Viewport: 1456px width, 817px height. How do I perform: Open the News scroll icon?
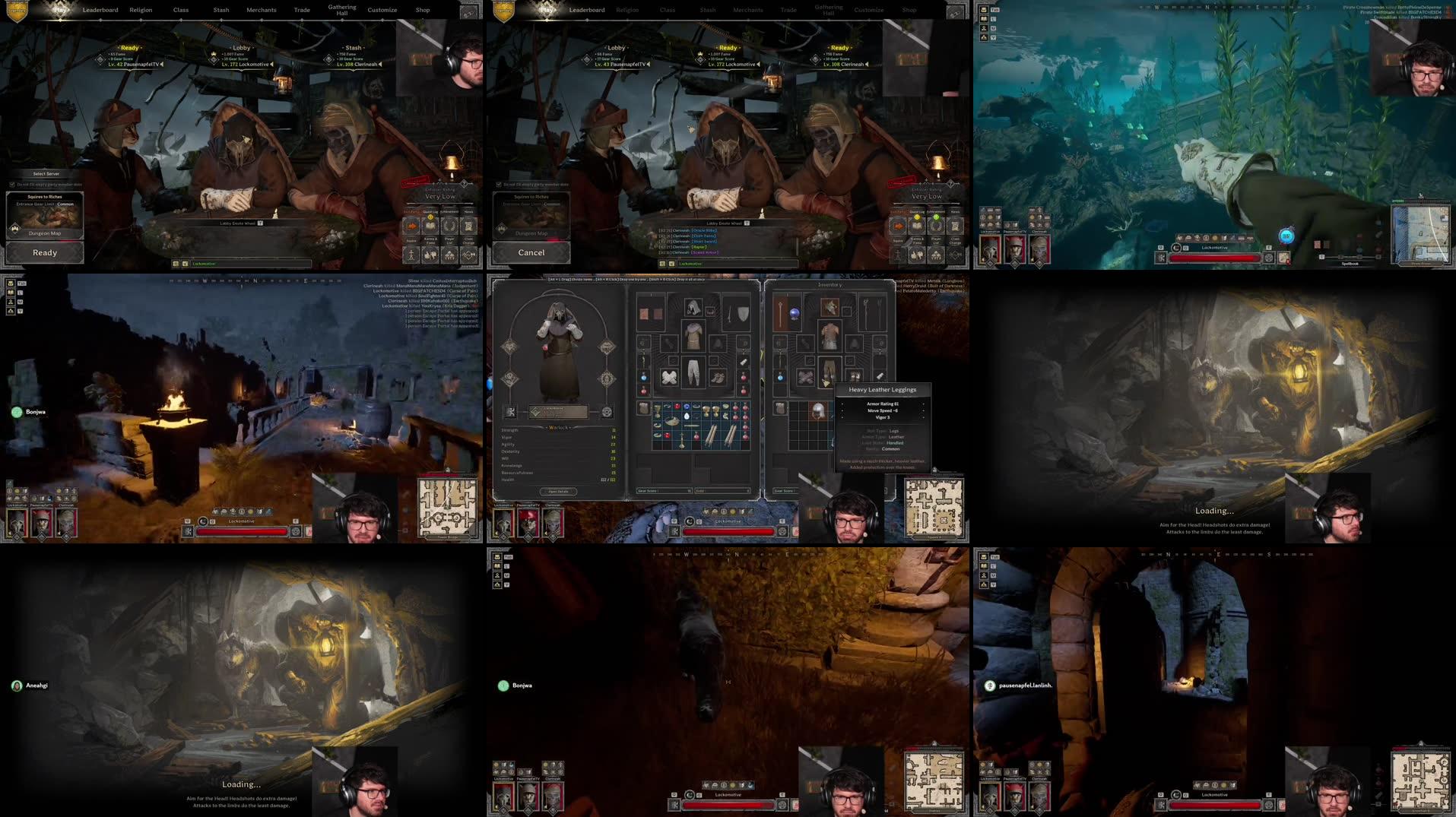click(x=468, y=226)
